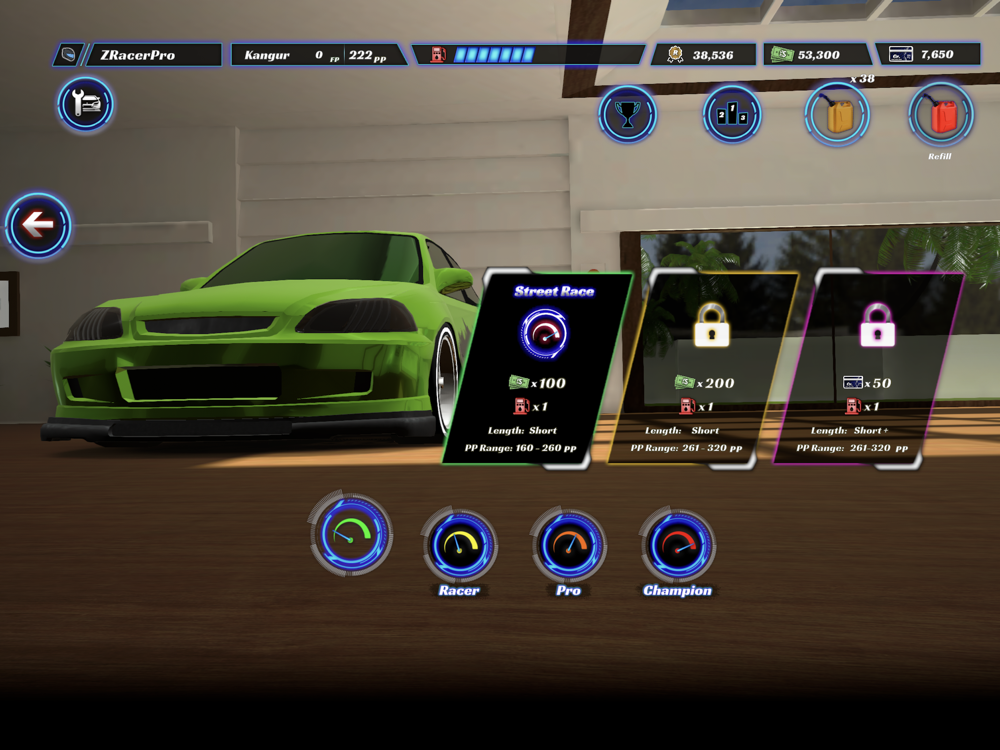Show the podium leaderboard rankings
1000x750 pixels.
pos(732,114)
